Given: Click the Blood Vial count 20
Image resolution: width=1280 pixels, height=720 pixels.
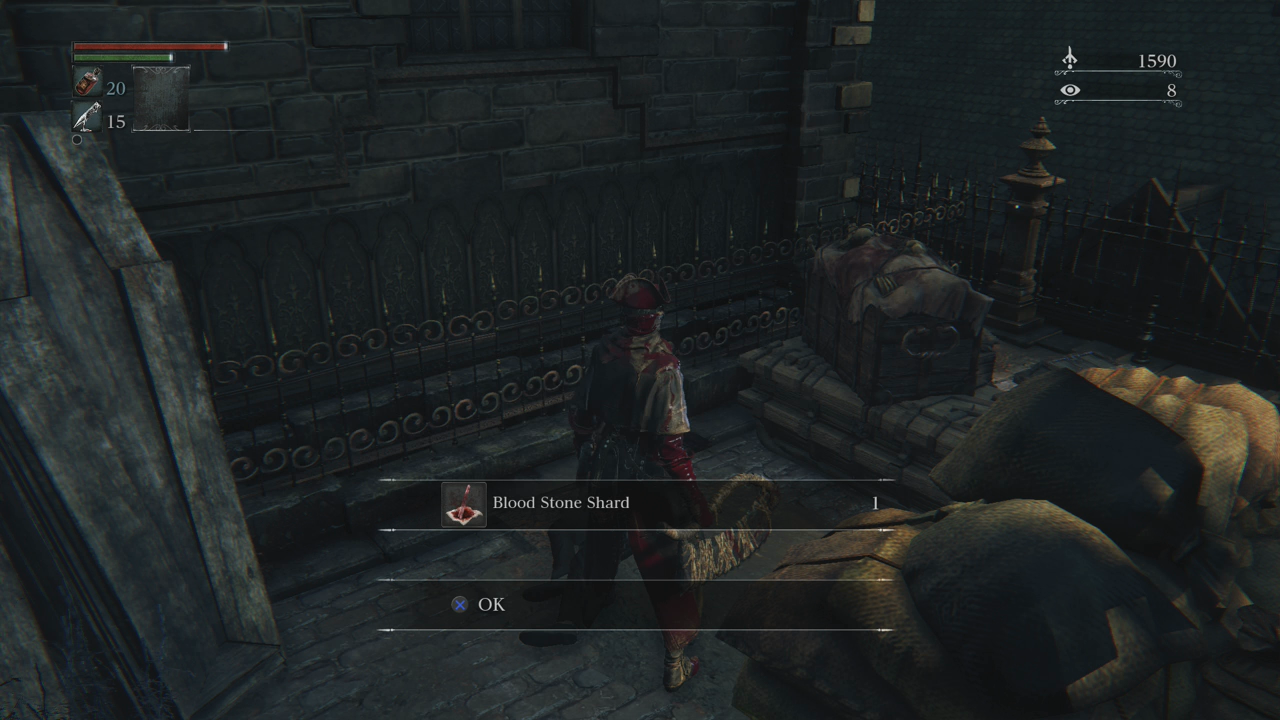Looking at the screenshot, I should click(115, 88).
